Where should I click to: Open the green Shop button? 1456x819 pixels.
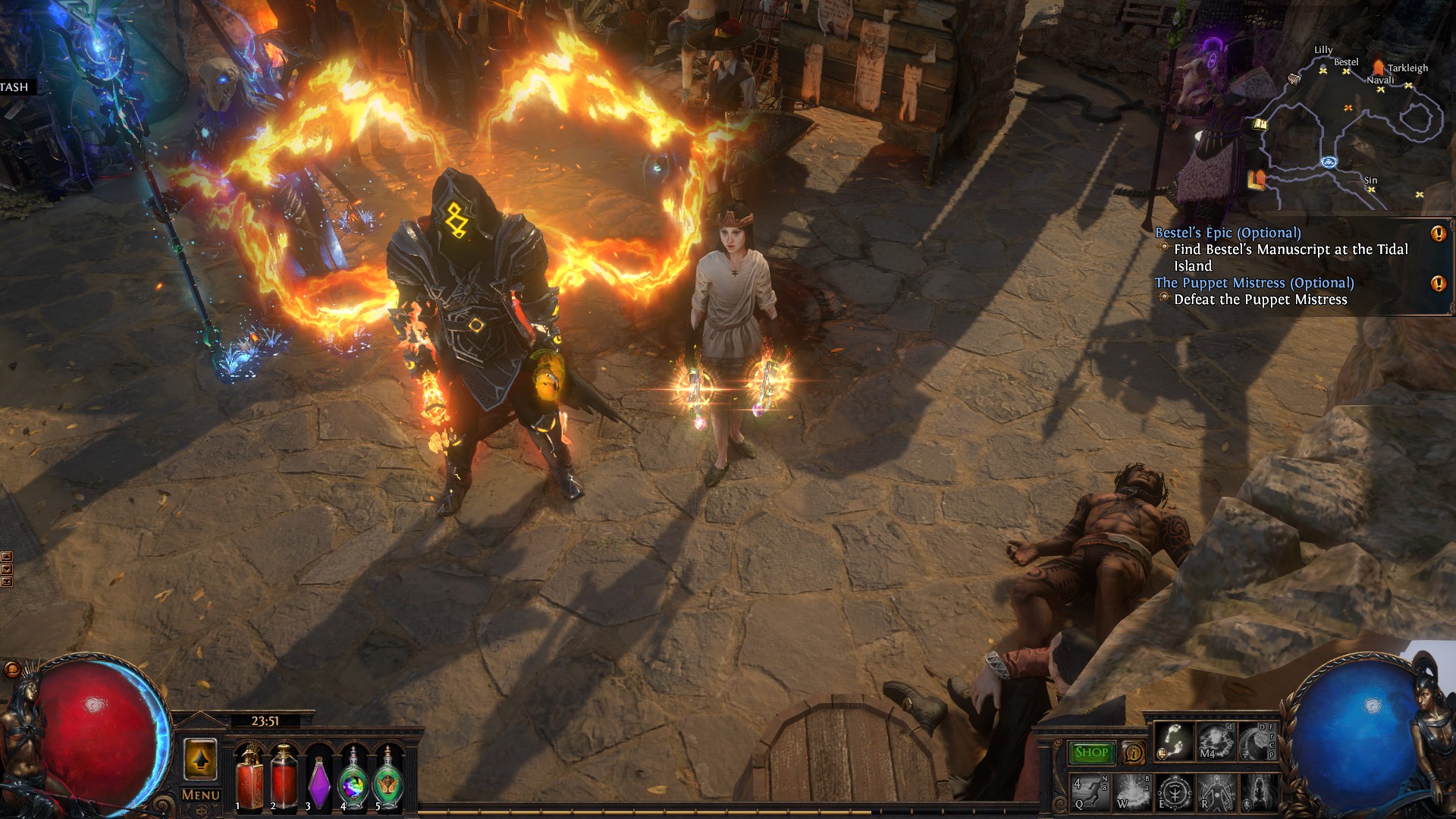pos(1091,752)
